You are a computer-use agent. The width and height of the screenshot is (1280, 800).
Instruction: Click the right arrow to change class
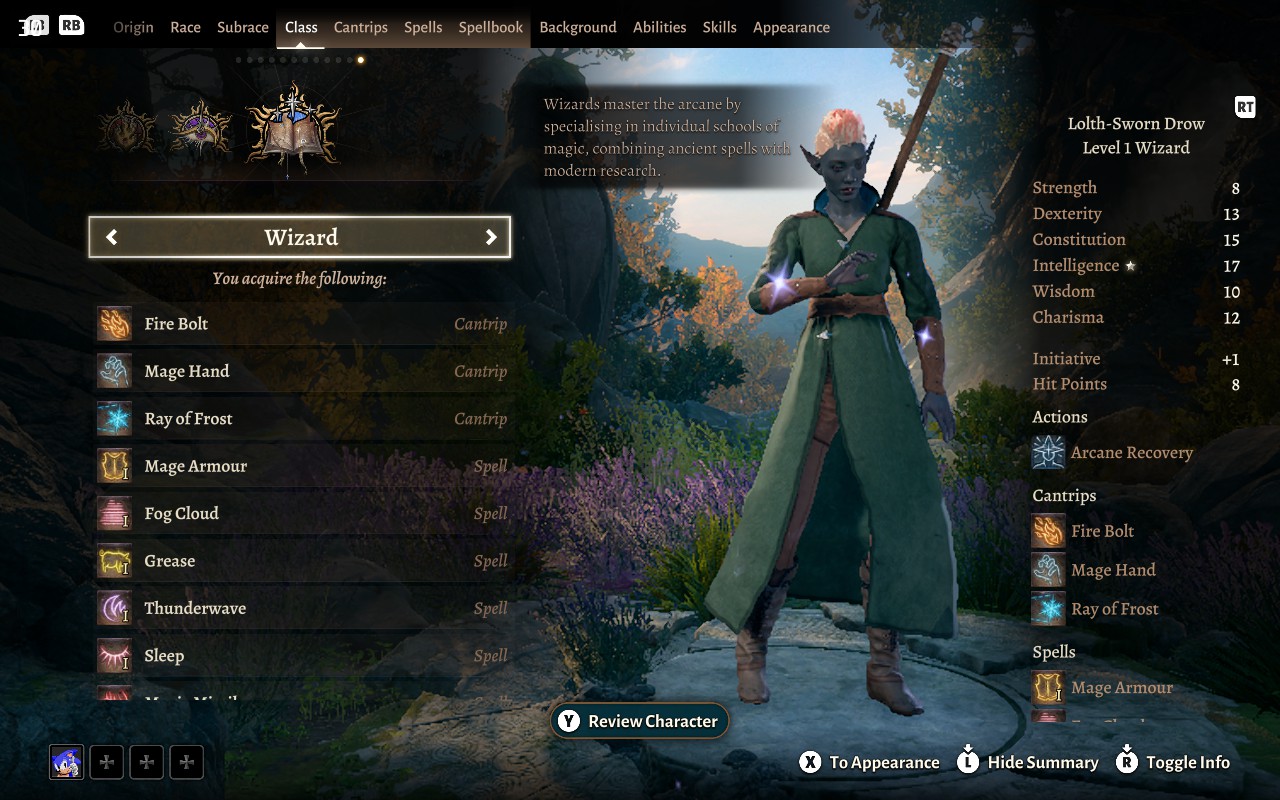tap(491, 237)
